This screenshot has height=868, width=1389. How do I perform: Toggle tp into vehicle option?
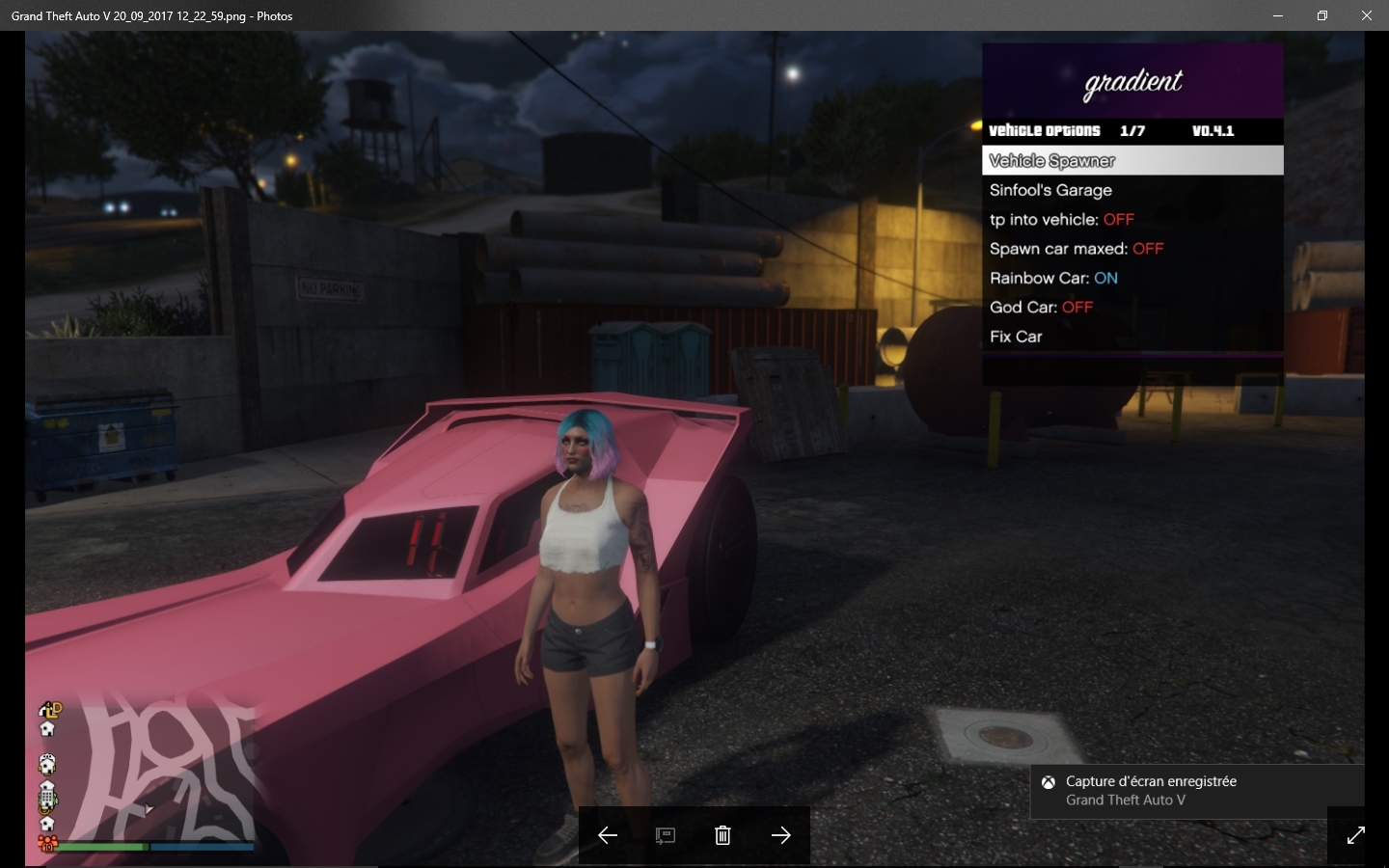click(1061, 220)
